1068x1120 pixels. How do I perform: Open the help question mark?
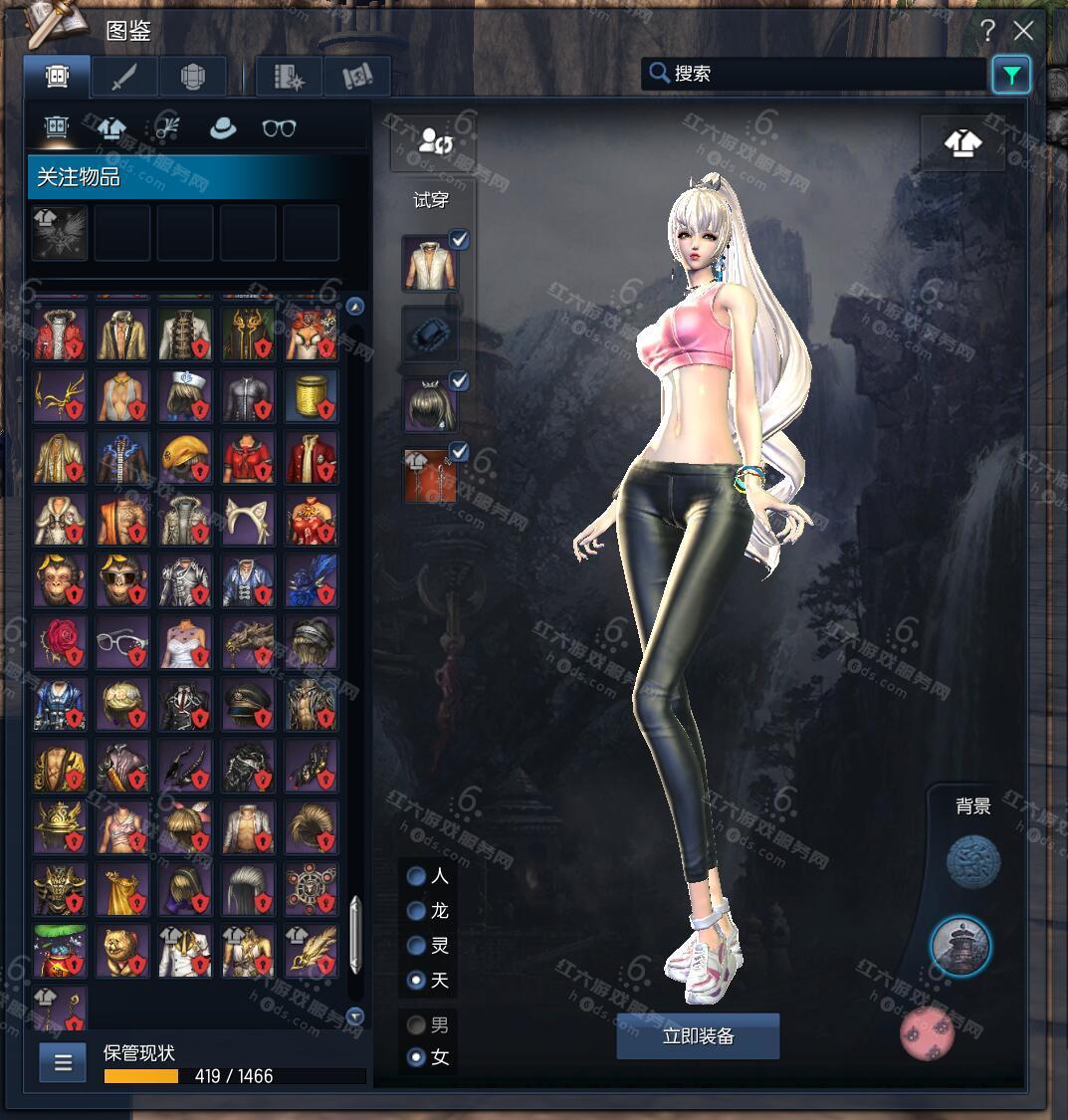987,31
